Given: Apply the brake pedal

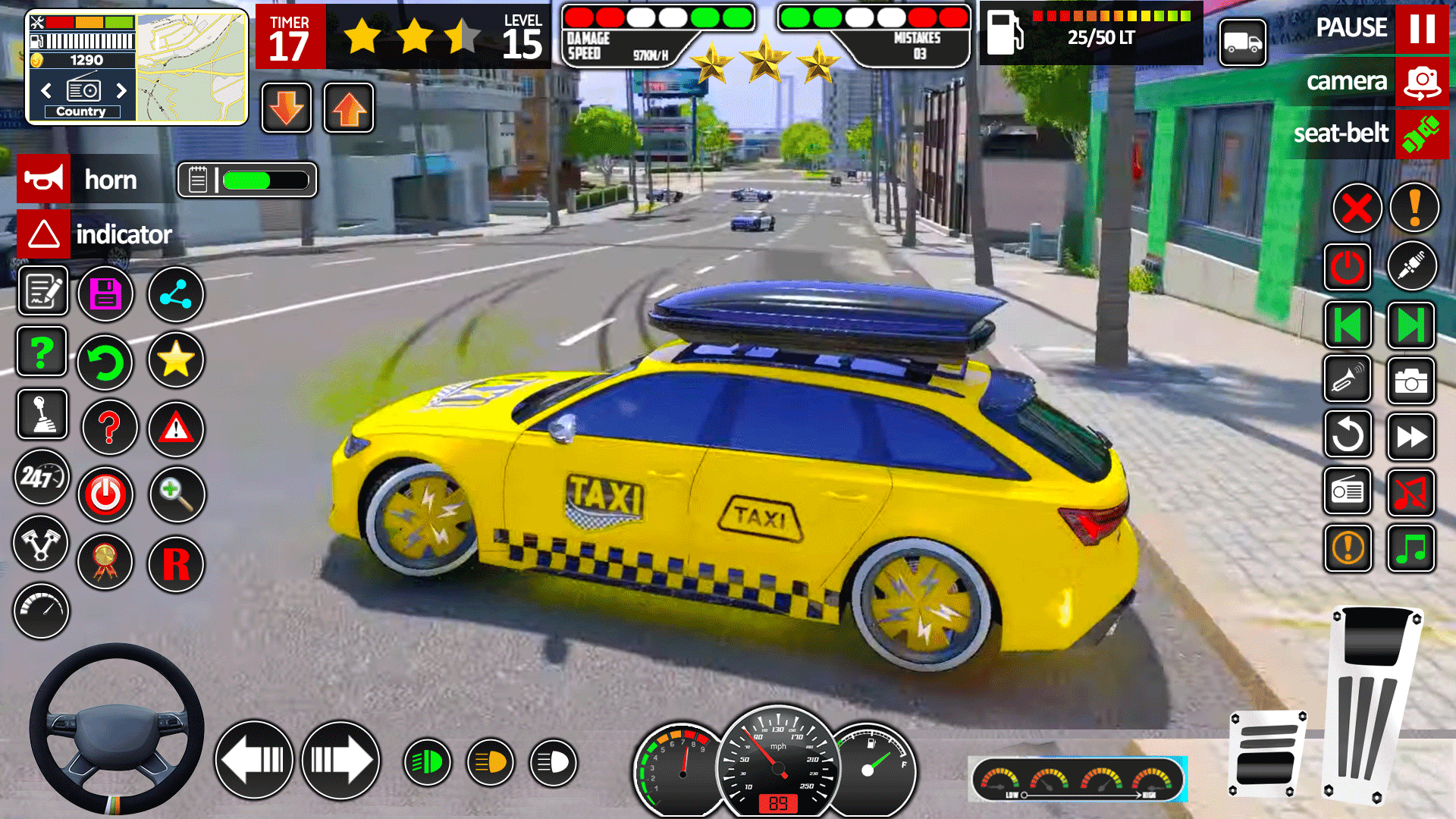Looking at the screenshot, I should tap(1266, 755).
